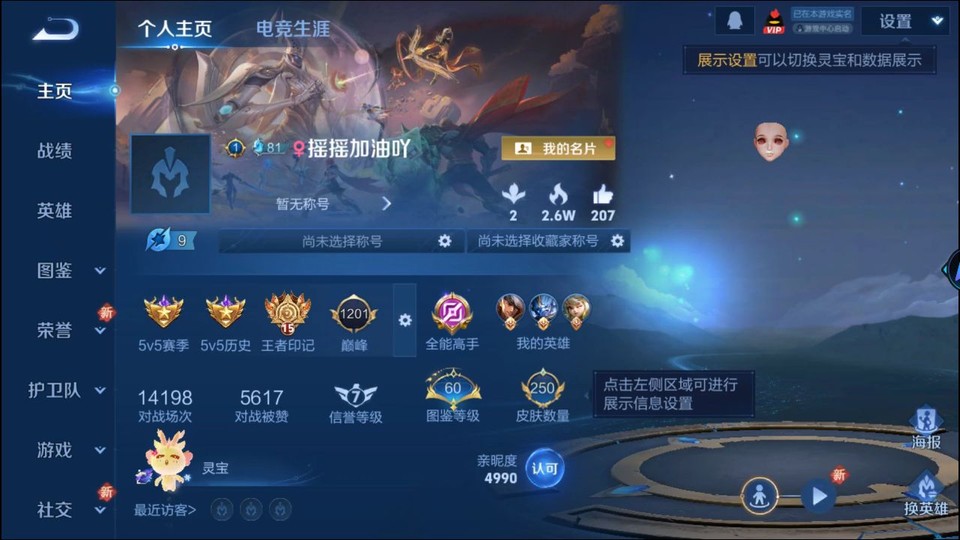The height and width of the screenshot is (540, 960).
Task: Switch to the 电竞生涯 tab
Action: pyautogui.click(x=293, y=29)
